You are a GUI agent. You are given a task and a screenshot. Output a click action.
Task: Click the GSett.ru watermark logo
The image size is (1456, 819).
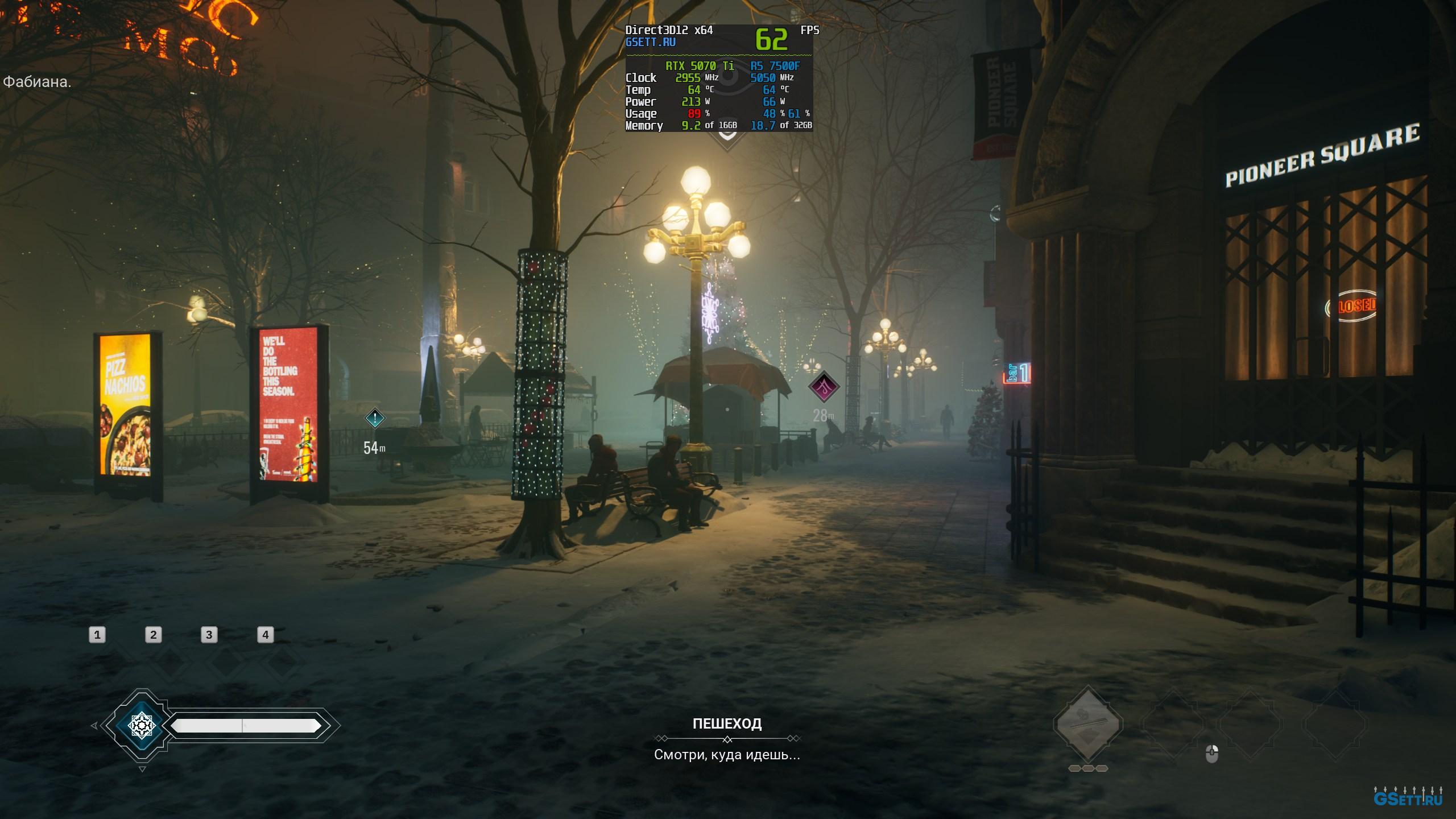1407,799
